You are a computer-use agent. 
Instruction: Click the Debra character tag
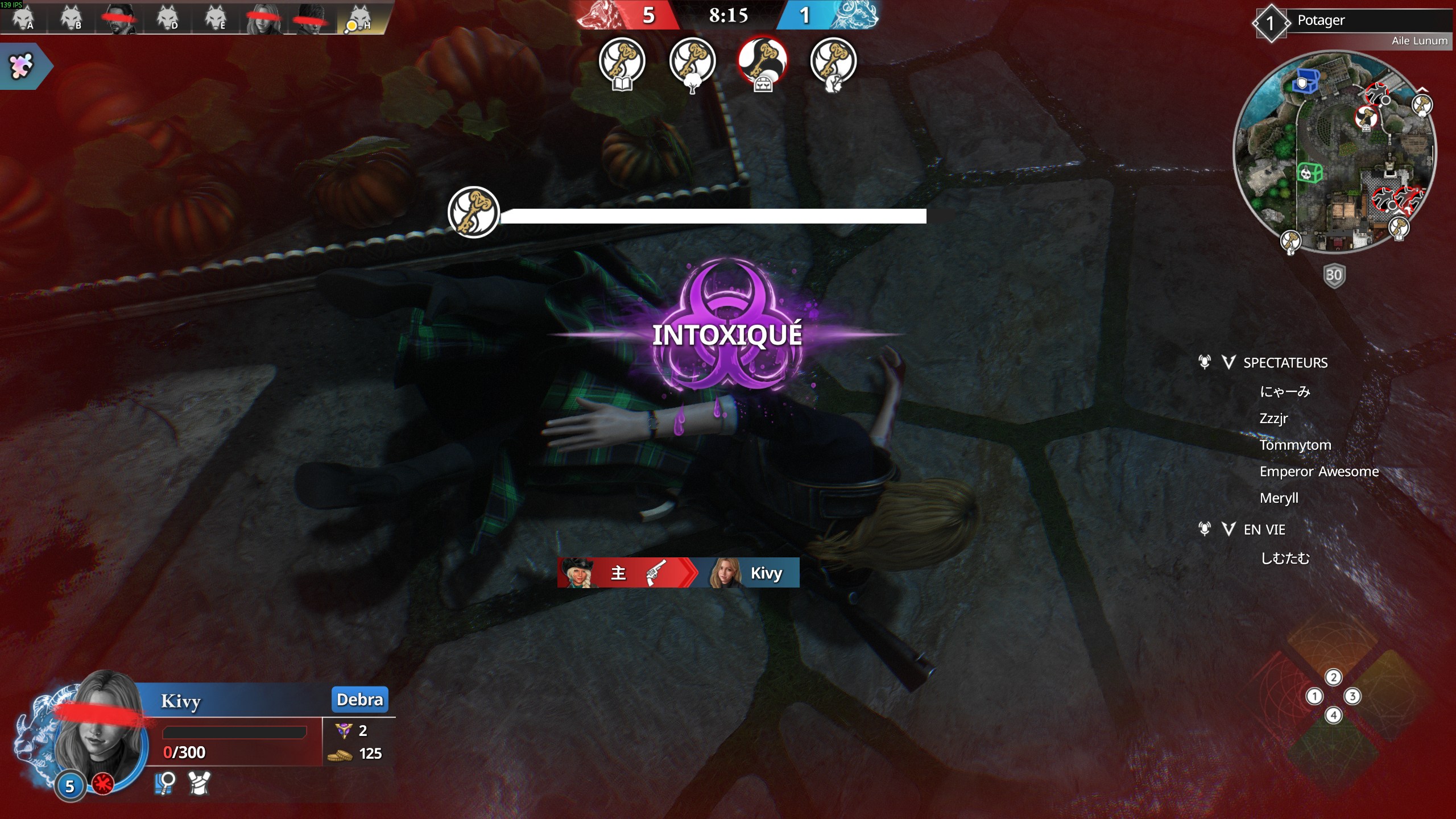click(359, 699)
